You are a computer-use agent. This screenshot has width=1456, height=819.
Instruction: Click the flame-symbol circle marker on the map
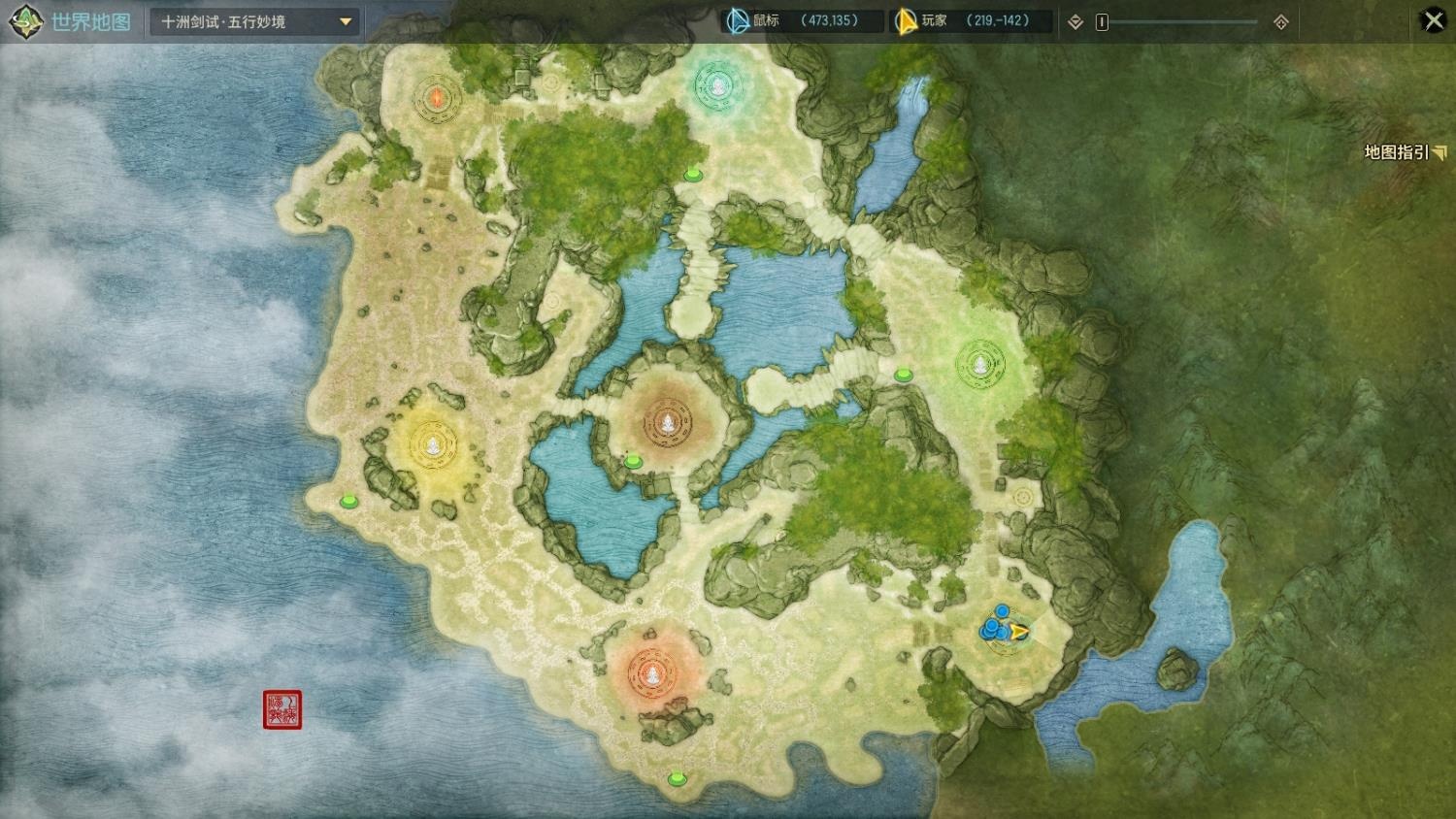437,97
